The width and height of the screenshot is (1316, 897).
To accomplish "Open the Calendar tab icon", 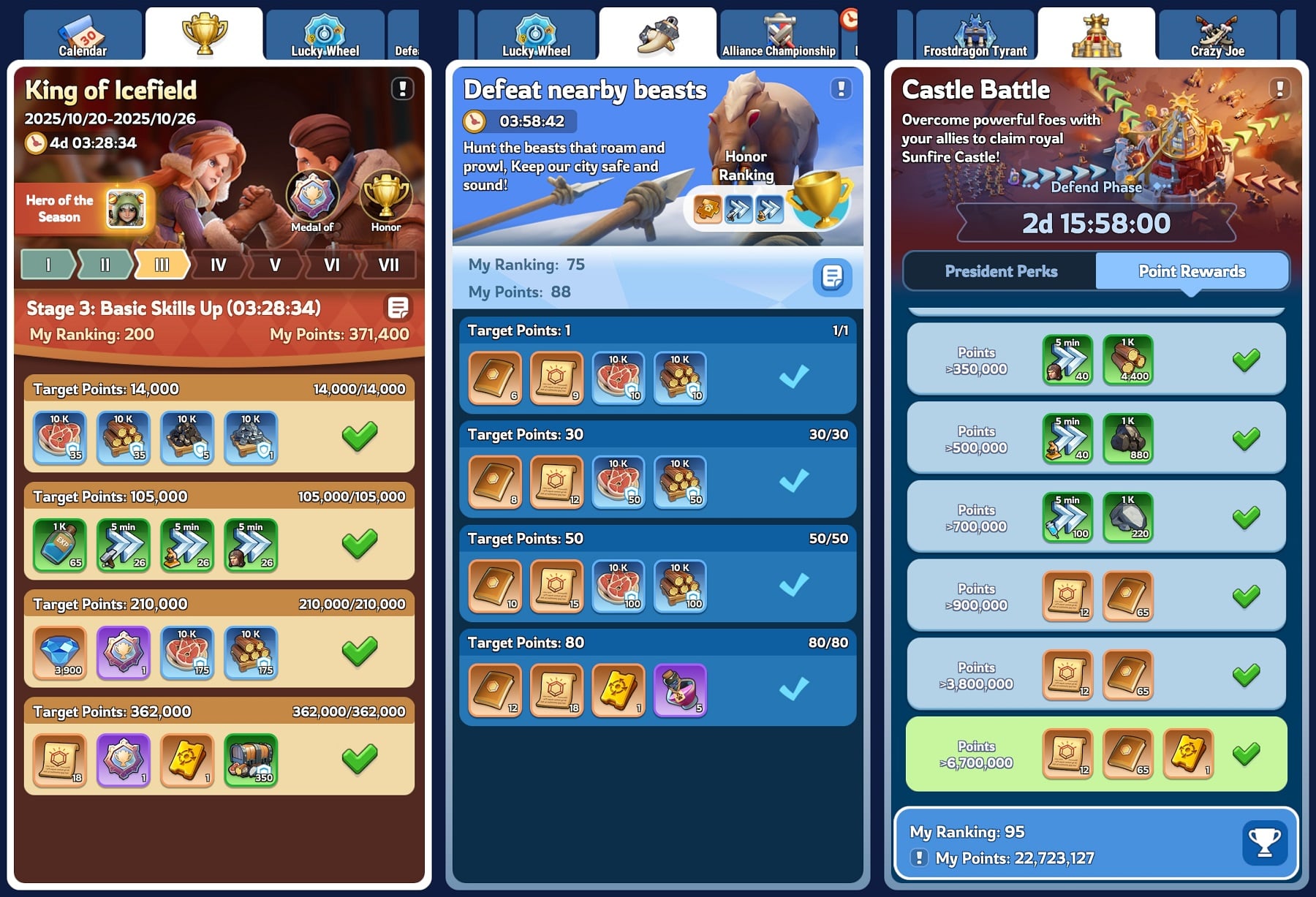I will pyautogui.click(x=82, y=31).
